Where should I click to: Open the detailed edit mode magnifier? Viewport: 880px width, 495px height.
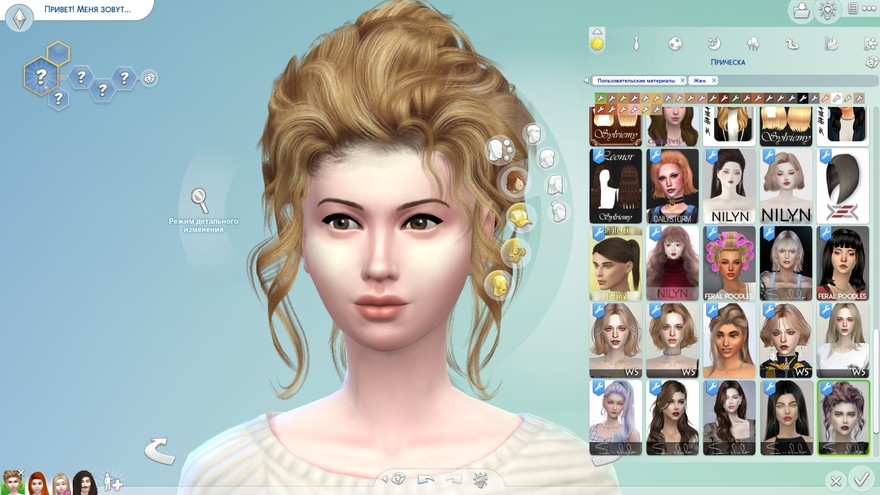point(200,199)
